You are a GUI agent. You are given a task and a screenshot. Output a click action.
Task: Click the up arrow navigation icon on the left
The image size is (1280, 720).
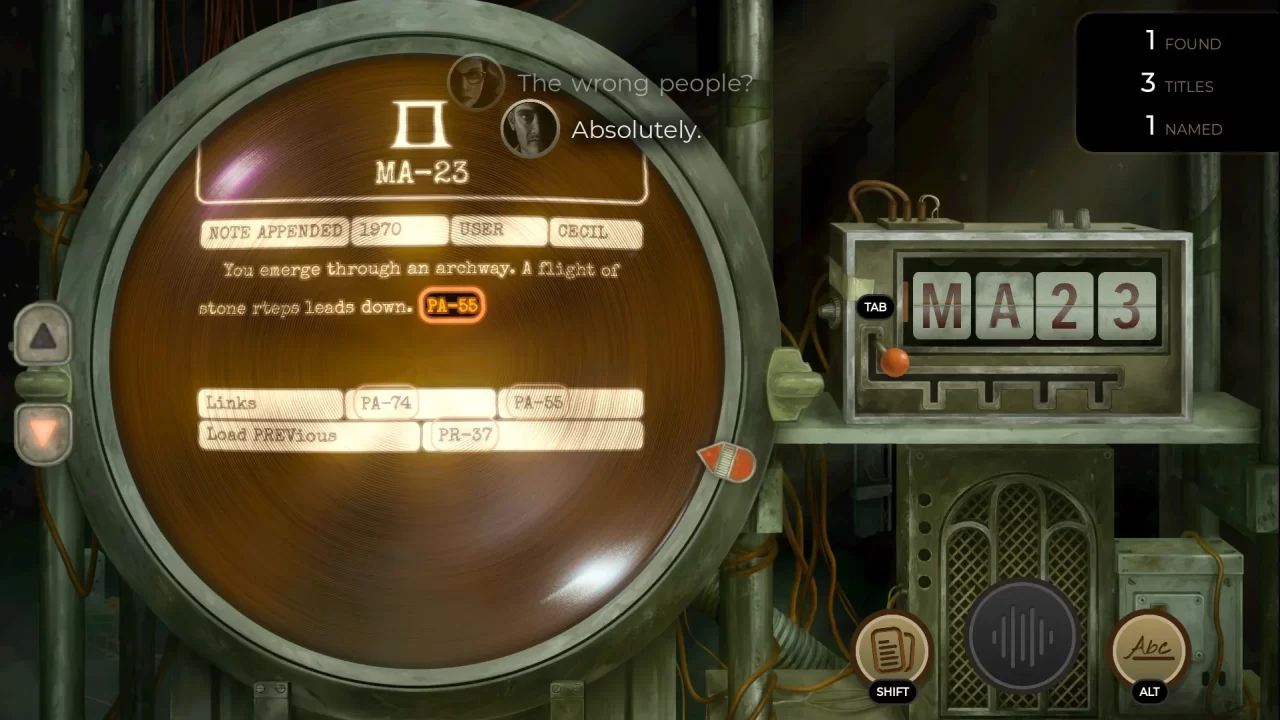click(x=42, y=338)
